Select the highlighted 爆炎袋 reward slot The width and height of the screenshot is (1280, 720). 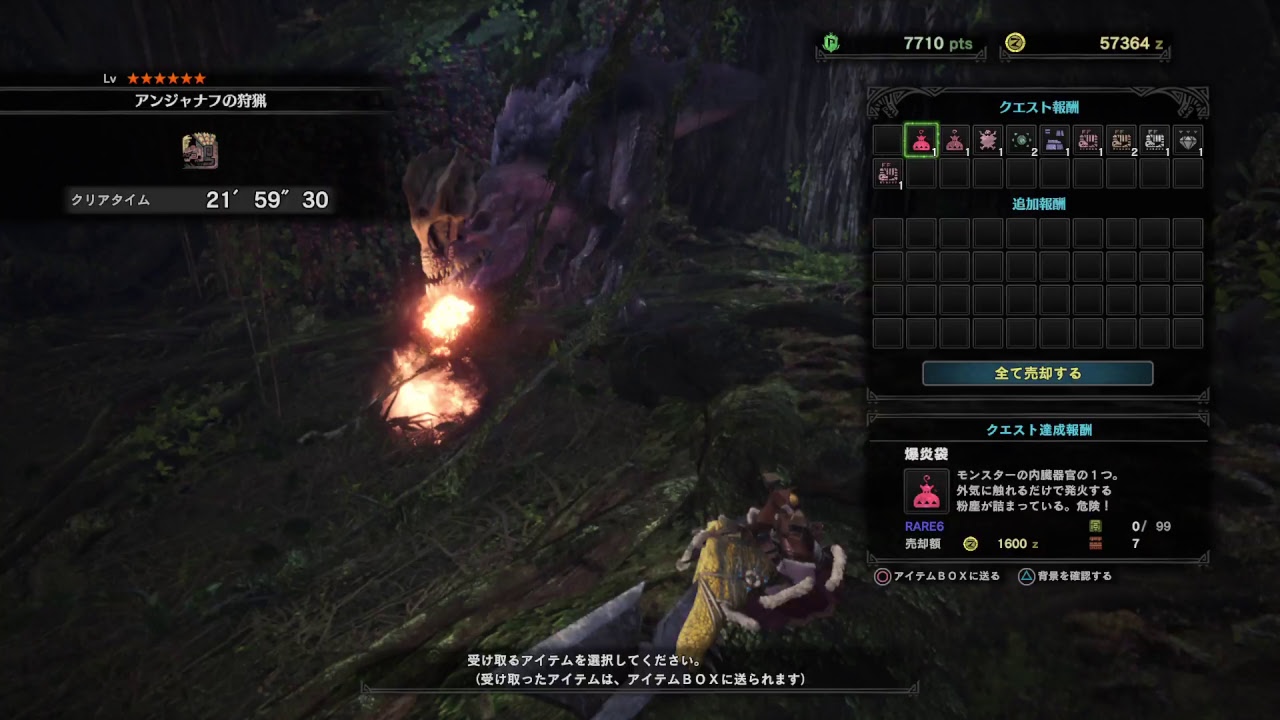click(921, 141)
